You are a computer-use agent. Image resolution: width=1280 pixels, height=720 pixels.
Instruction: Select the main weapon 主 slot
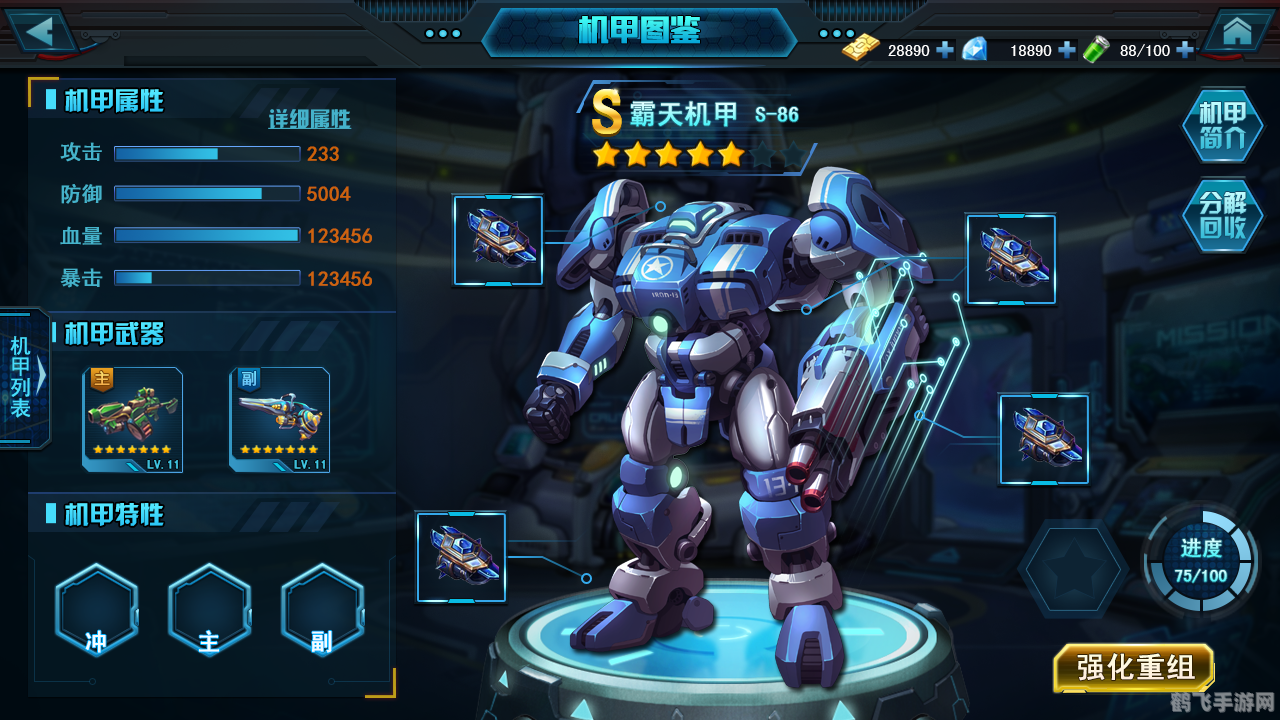click(133, 419)
